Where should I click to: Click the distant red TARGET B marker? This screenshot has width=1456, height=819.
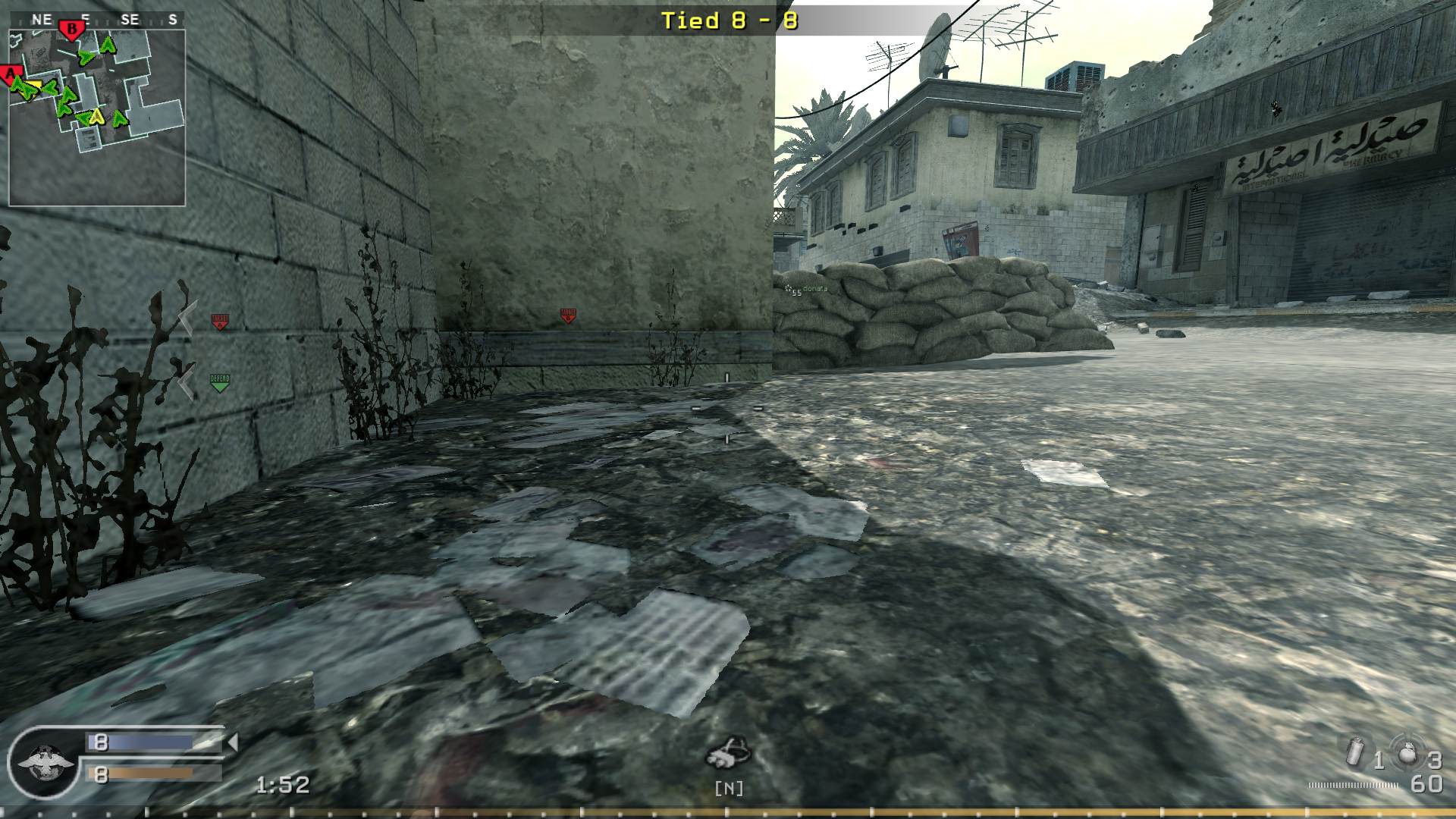[x=568, y=315]
